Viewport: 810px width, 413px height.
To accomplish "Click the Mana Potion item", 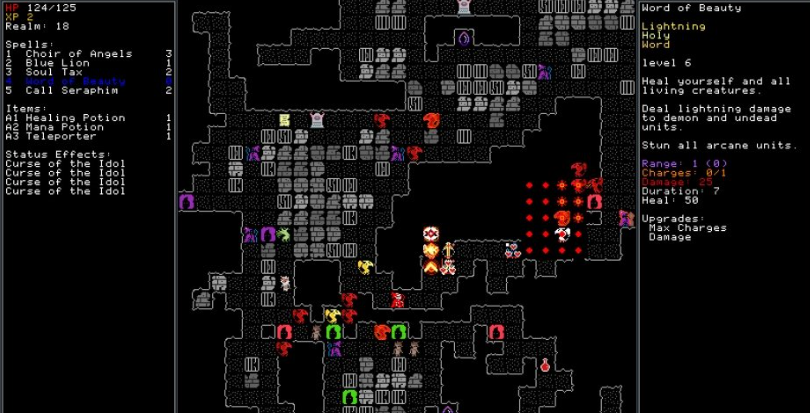I will click(59, 127).
